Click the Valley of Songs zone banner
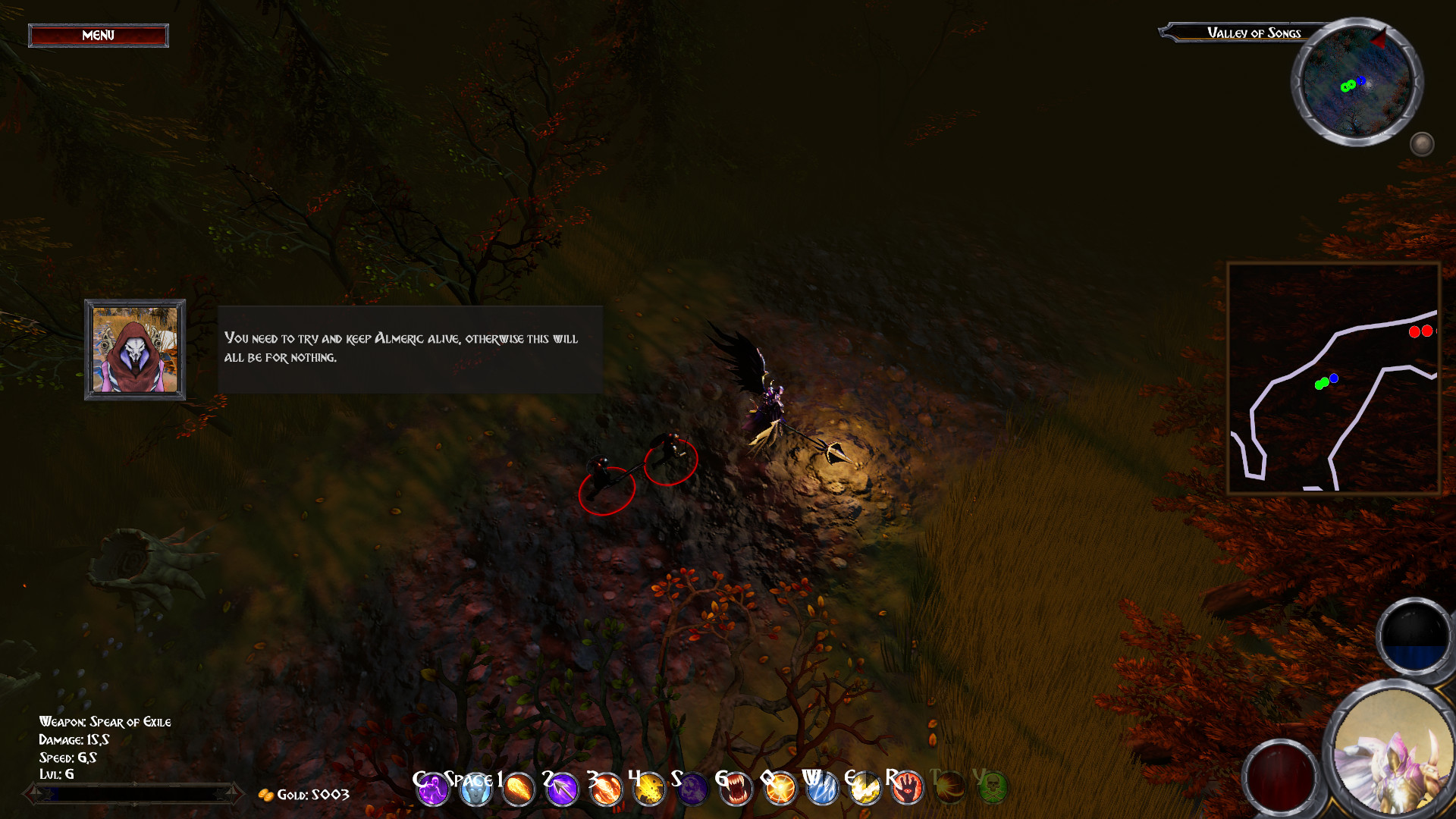This screenshot has height=819, width=1456. pyautogui.click(x=1253, y=33)
